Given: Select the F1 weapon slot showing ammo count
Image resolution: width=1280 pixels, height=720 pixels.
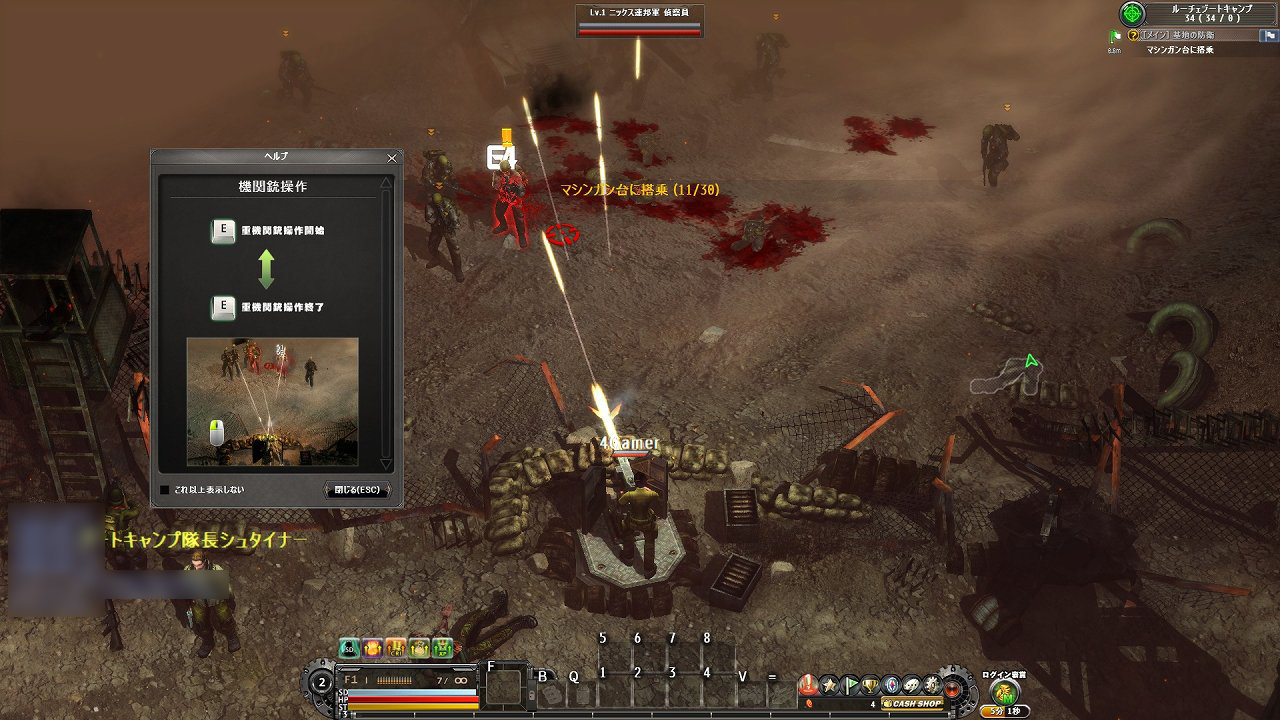Looking at the screenshot, I should pyautogui.click(x=400, y=679).
